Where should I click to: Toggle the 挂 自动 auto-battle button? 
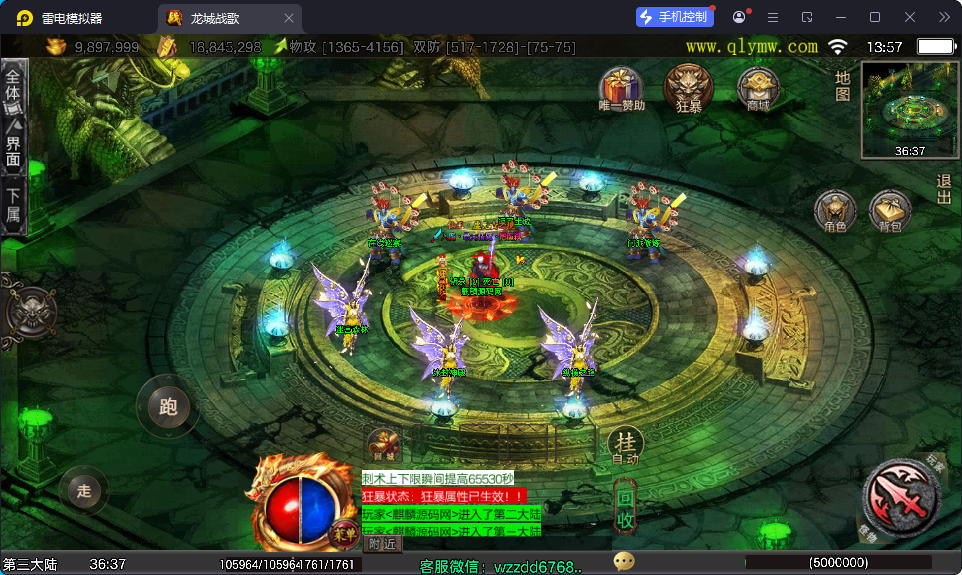coord(625,444)
